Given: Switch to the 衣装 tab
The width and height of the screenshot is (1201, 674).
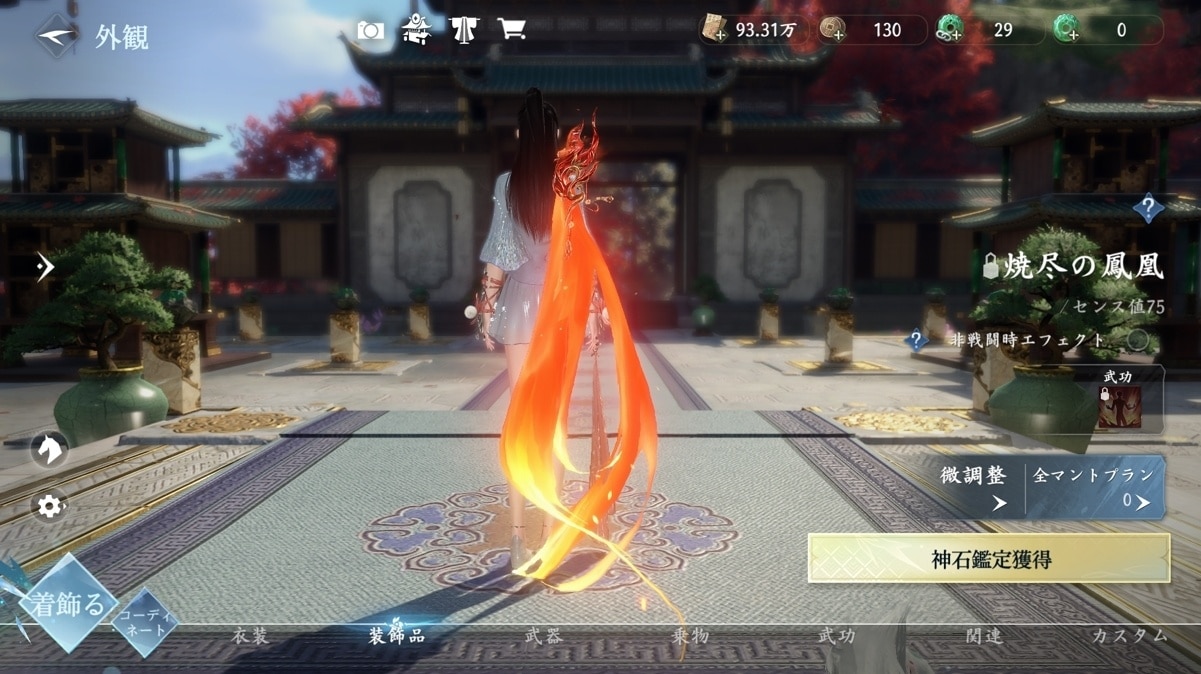Looking at the screenshot, I should (x=250, y=636).
